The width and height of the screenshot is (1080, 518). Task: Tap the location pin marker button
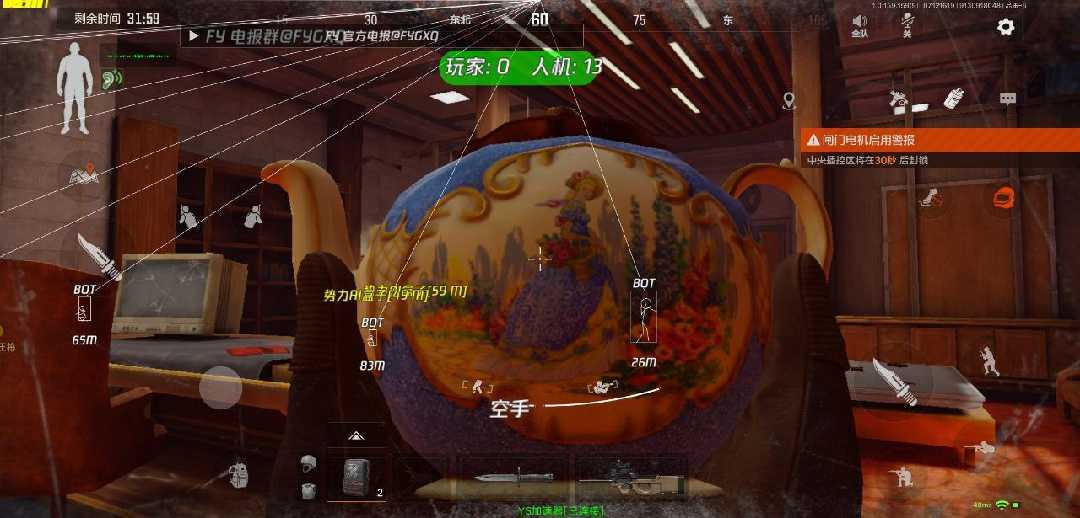click(789, 100)
